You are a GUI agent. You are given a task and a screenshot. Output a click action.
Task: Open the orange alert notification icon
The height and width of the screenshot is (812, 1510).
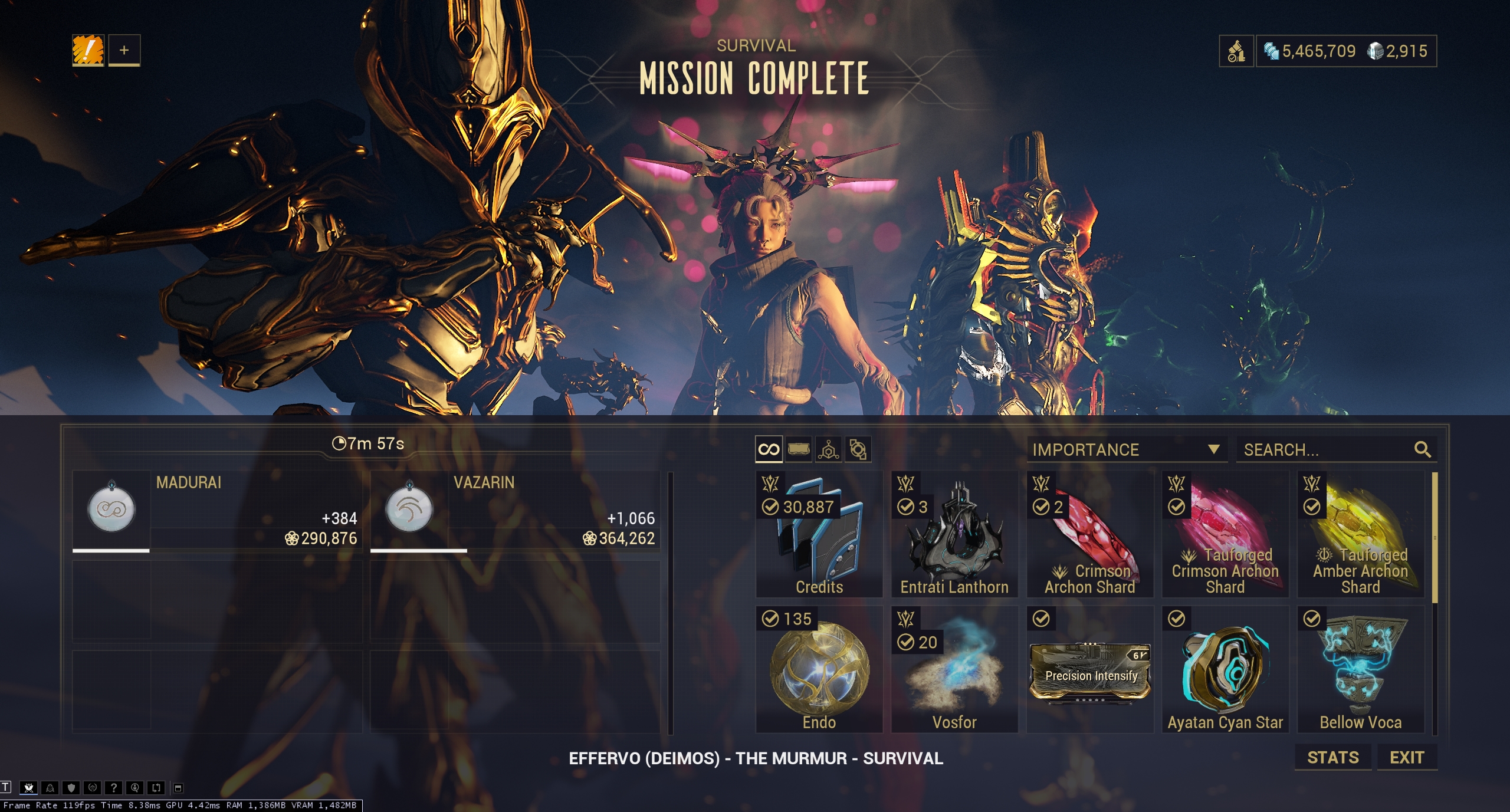88,50
